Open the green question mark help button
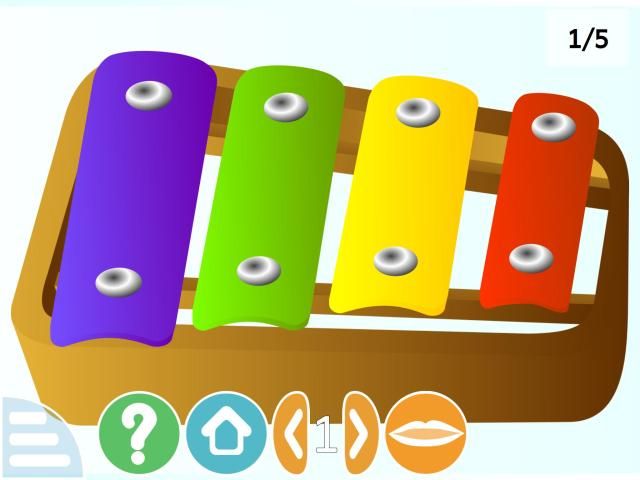Screen dimensions: 640x480 (138, 433)
